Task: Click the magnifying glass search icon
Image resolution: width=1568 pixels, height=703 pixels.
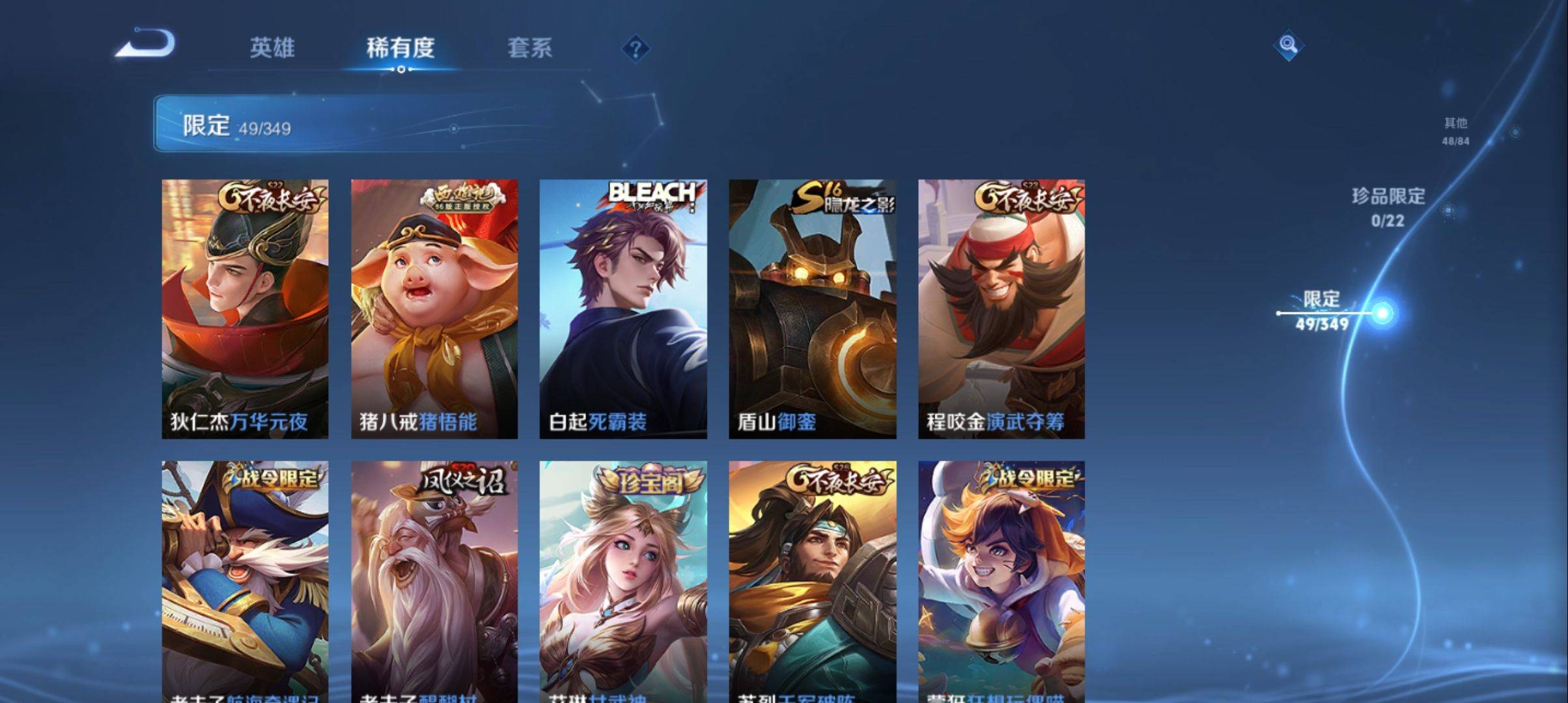Action: tap(1288, 46)
